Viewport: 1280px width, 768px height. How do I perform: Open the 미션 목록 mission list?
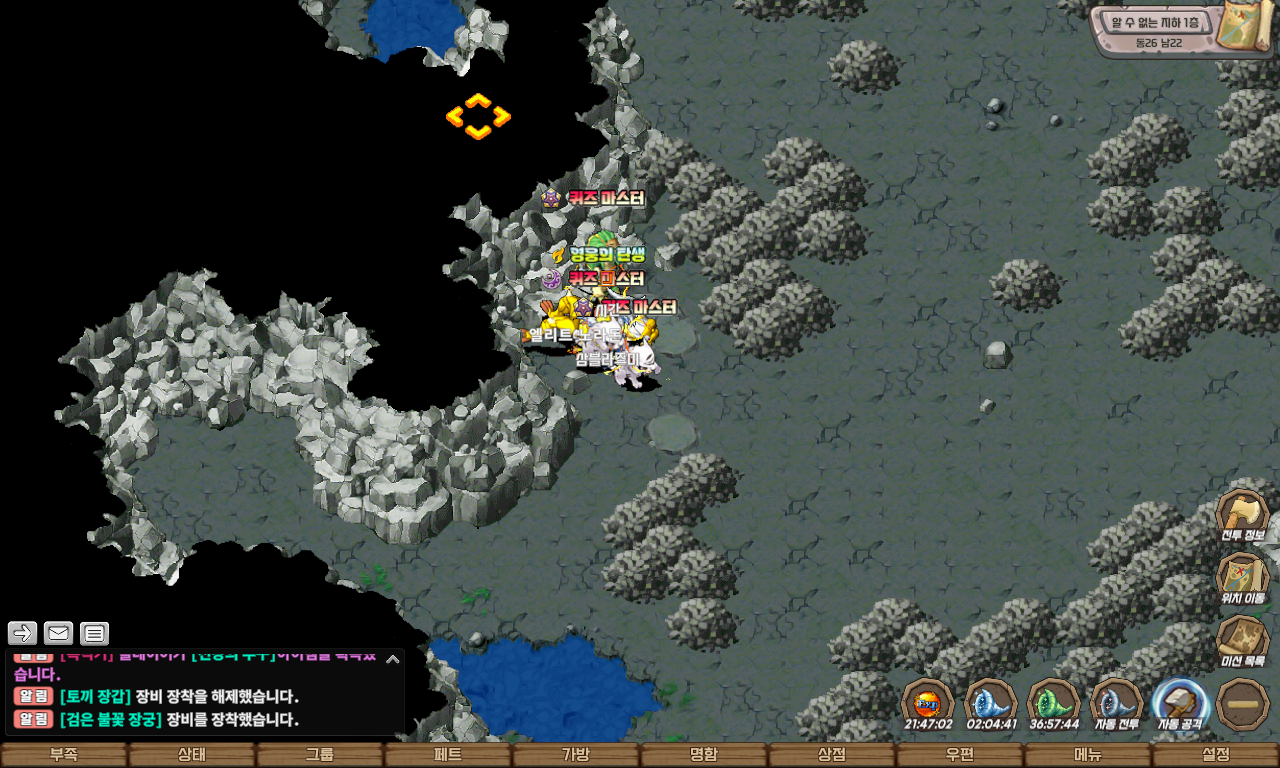pyautogui.click(x=1242, y=641)
